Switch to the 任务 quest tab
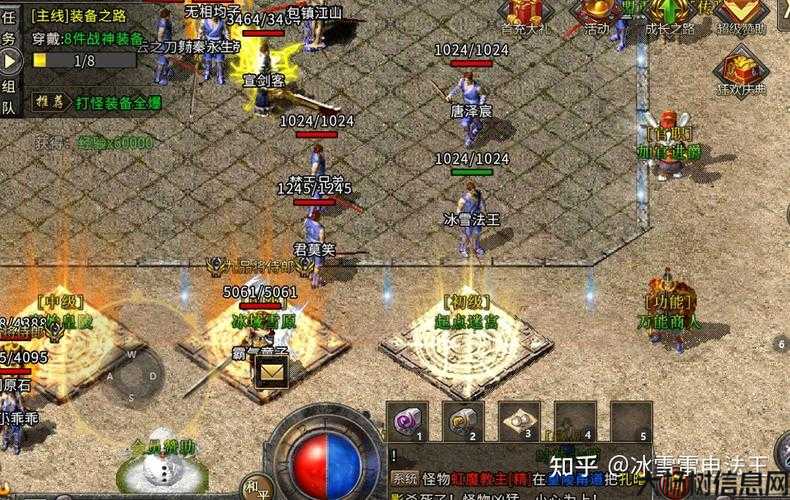Viewport: 790px width, 500px height. pos(9,28)
